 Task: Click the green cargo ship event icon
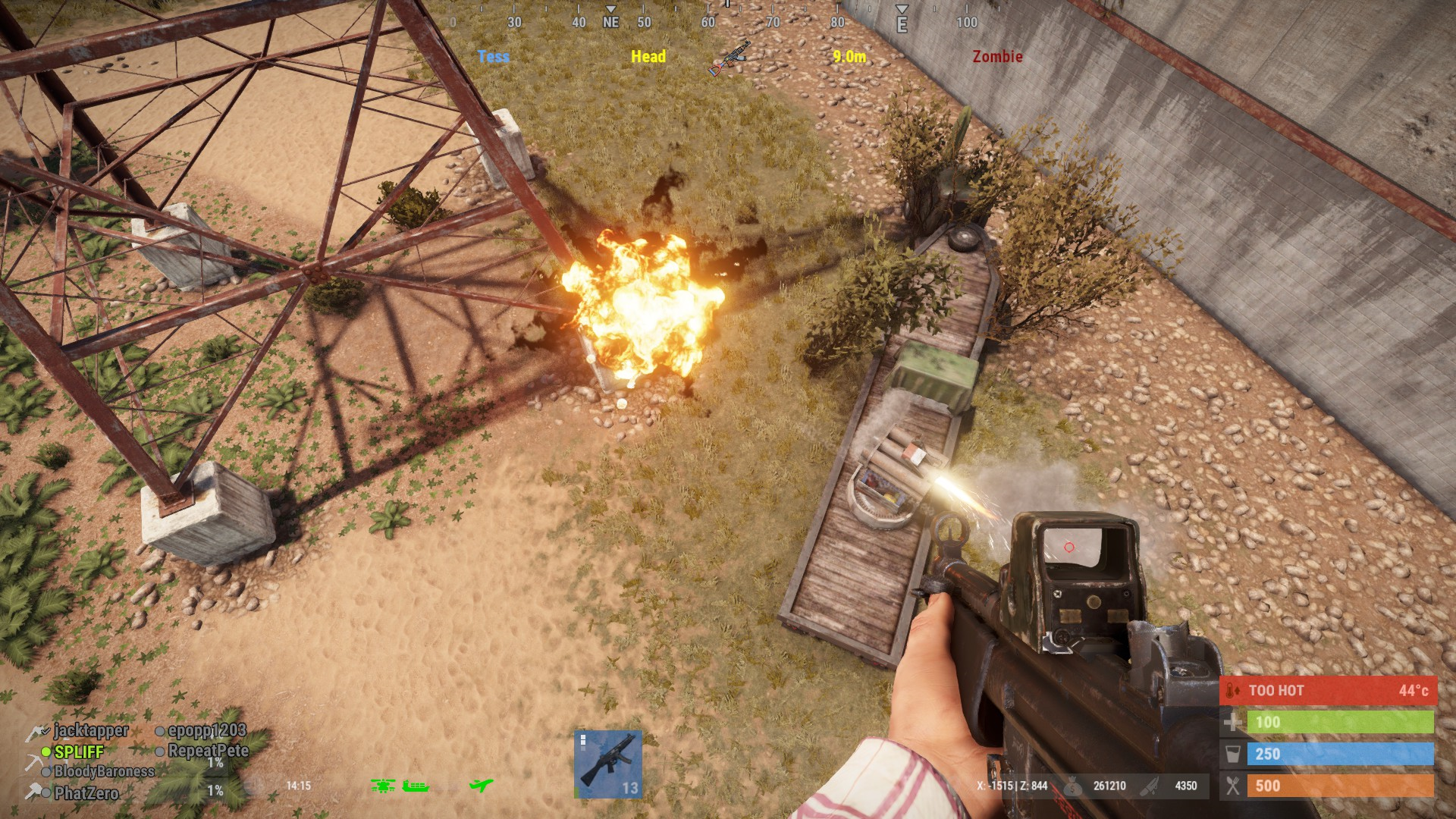pyautogui.click(x=416, y=786)
